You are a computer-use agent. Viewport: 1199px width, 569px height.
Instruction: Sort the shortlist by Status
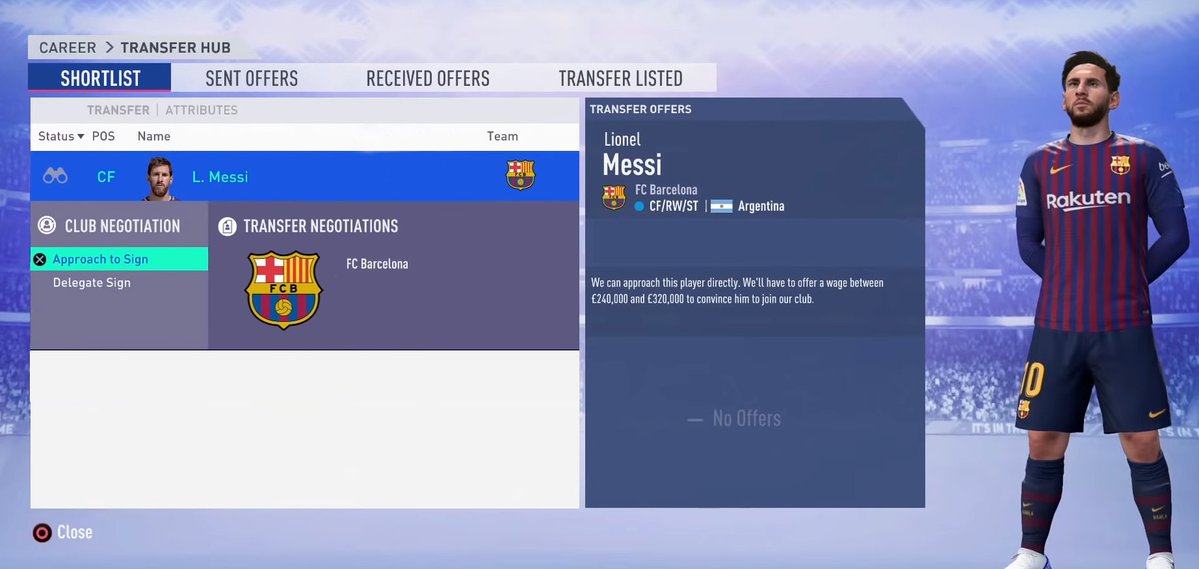pos(60,136)
